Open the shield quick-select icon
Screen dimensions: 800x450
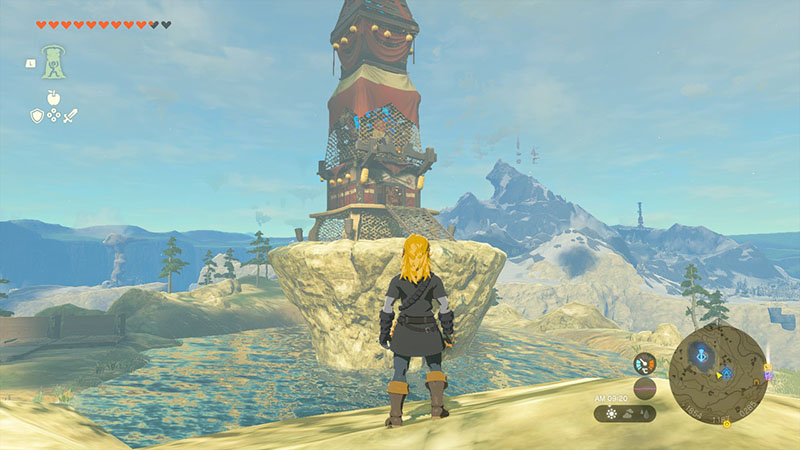point(36,115)
